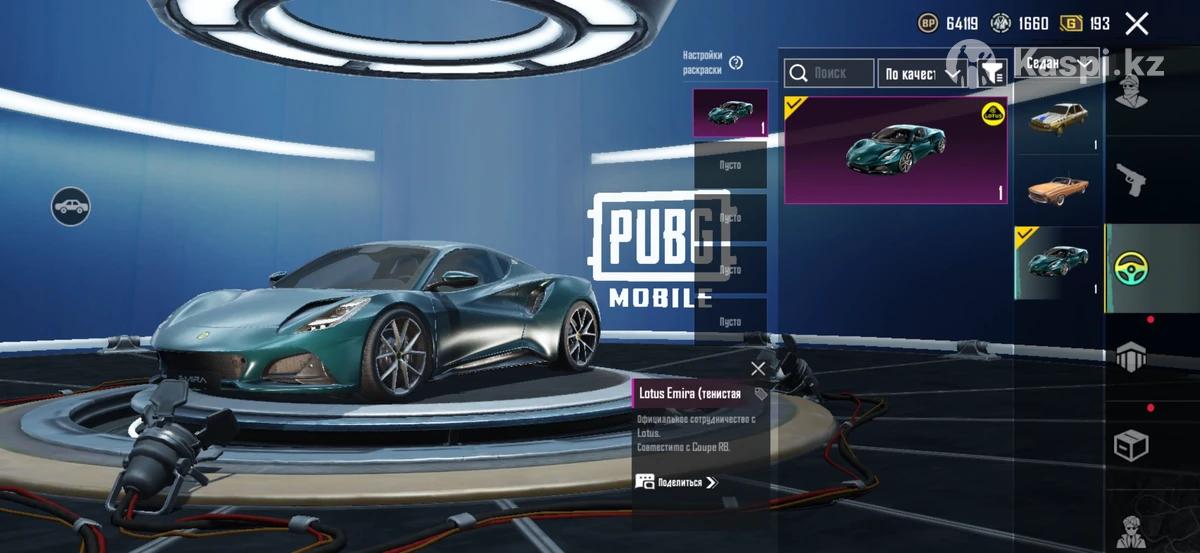
Task: Switch to the character outfit tab
Action: point(1131,96)
